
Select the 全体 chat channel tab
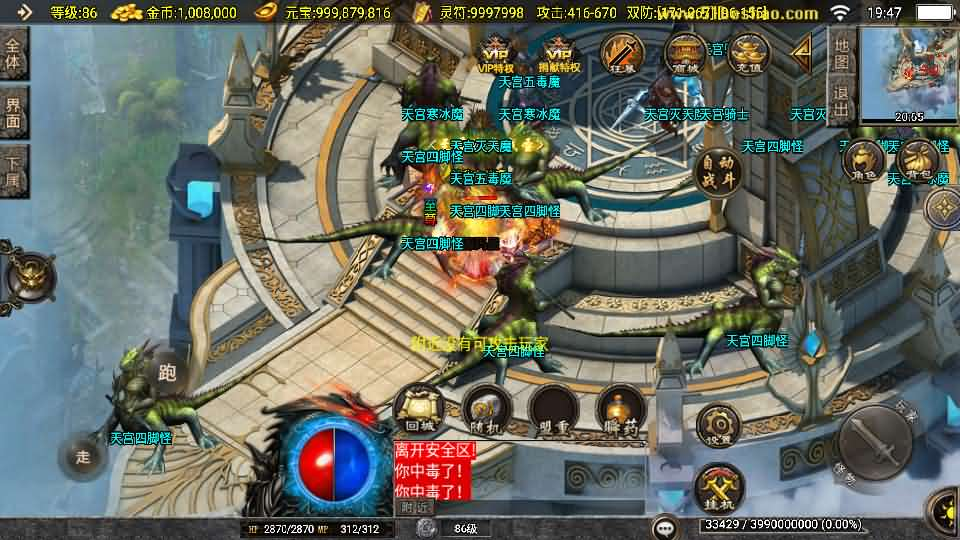click(x=13, y=54)
